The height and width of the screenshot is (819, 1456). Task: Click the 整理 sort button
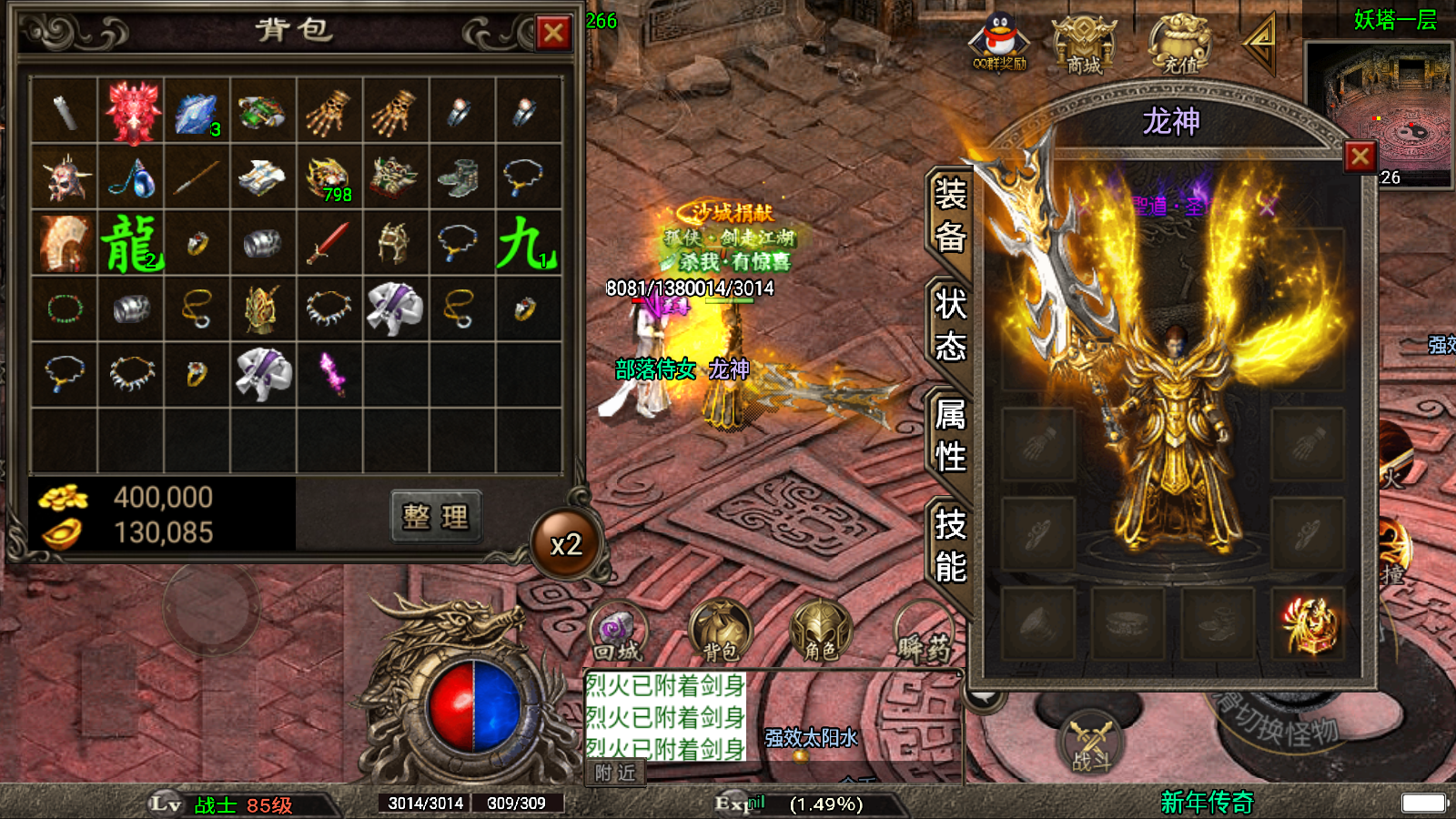[x=436, y=517]
